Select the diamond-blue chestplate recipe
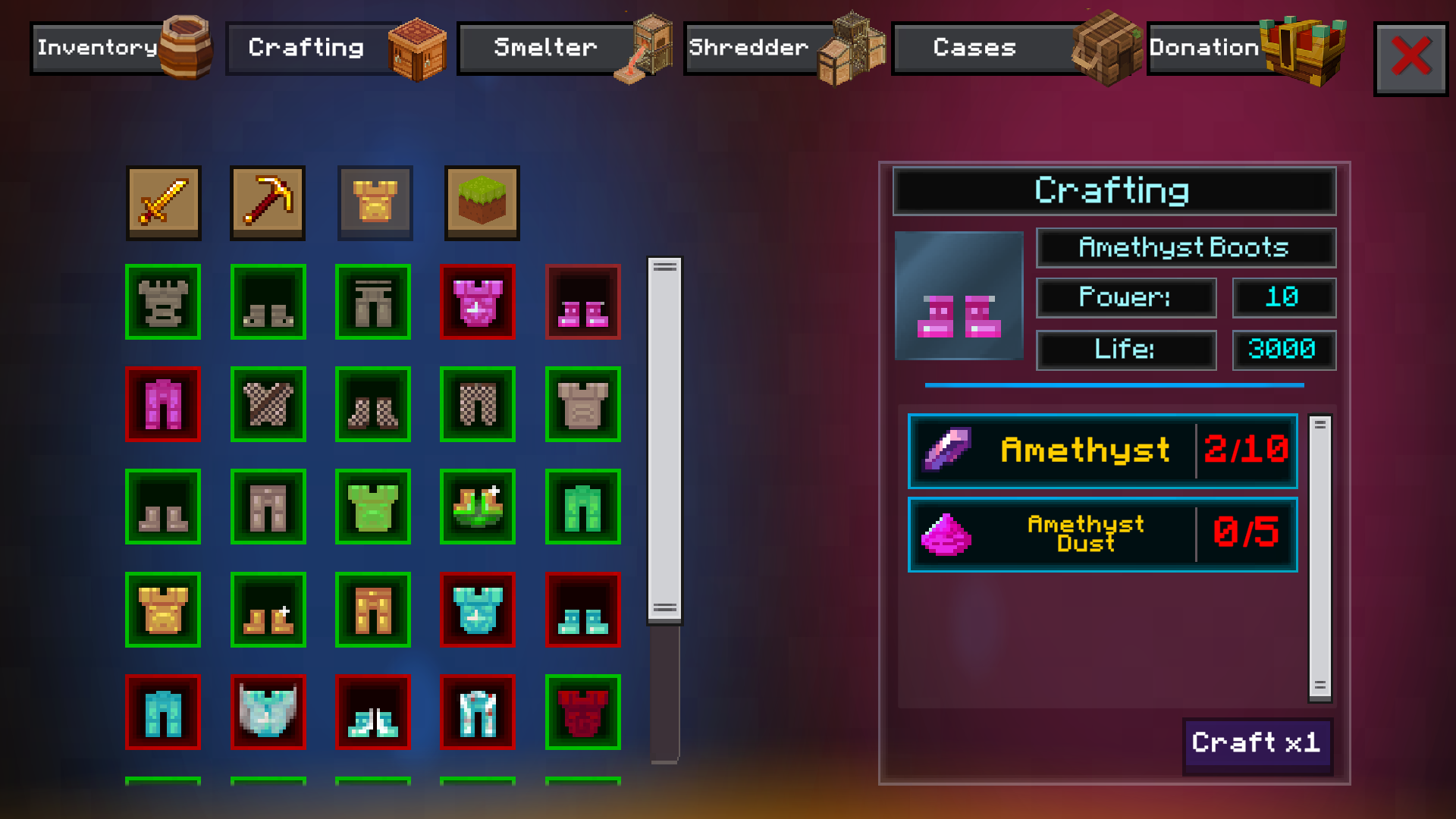Image resolution: width=1456 pixels, height=819 pixels. [x=478, y=610]
